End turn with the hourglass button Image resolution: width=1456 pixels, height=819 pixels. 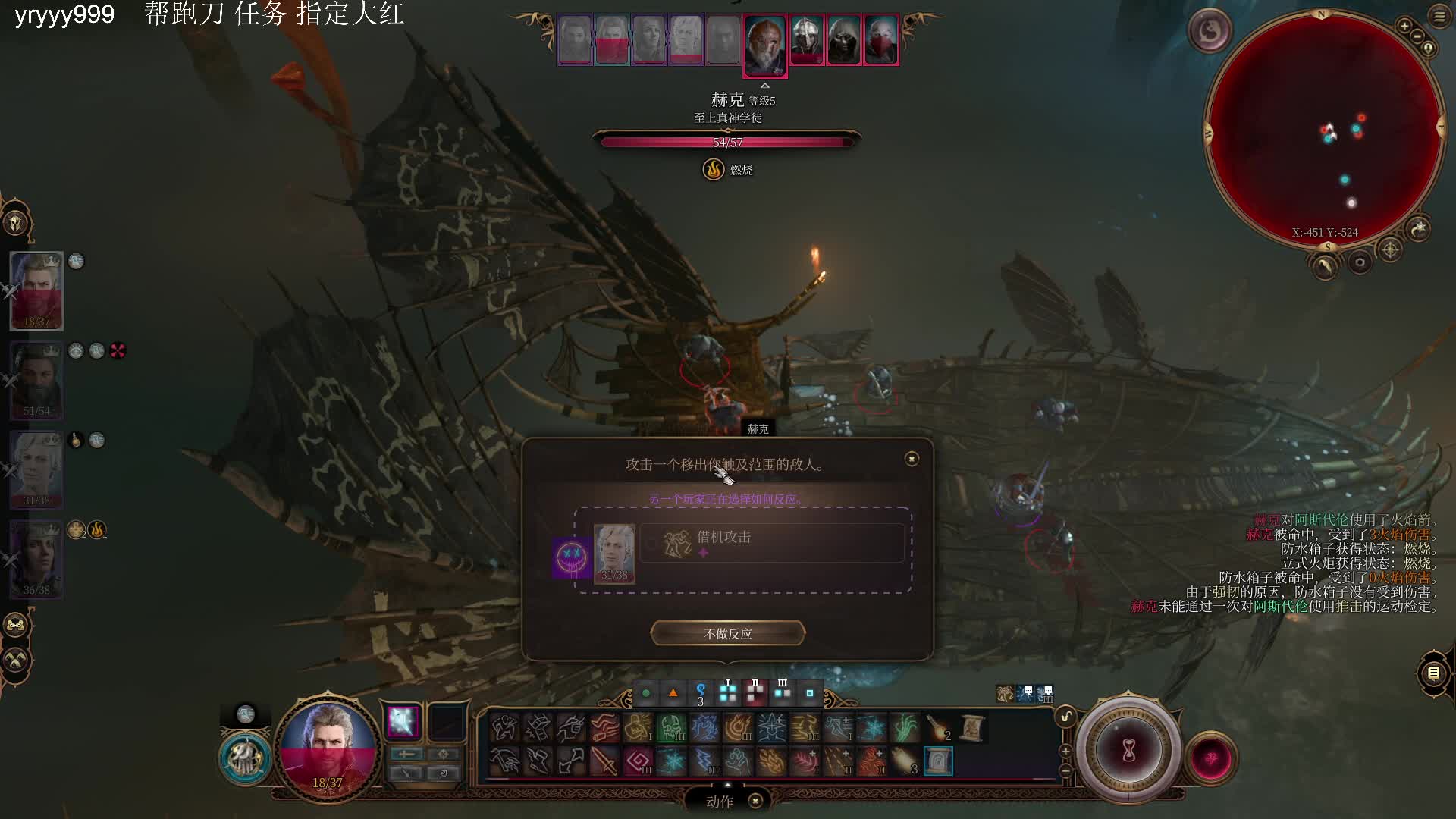tap(1128, 751)
